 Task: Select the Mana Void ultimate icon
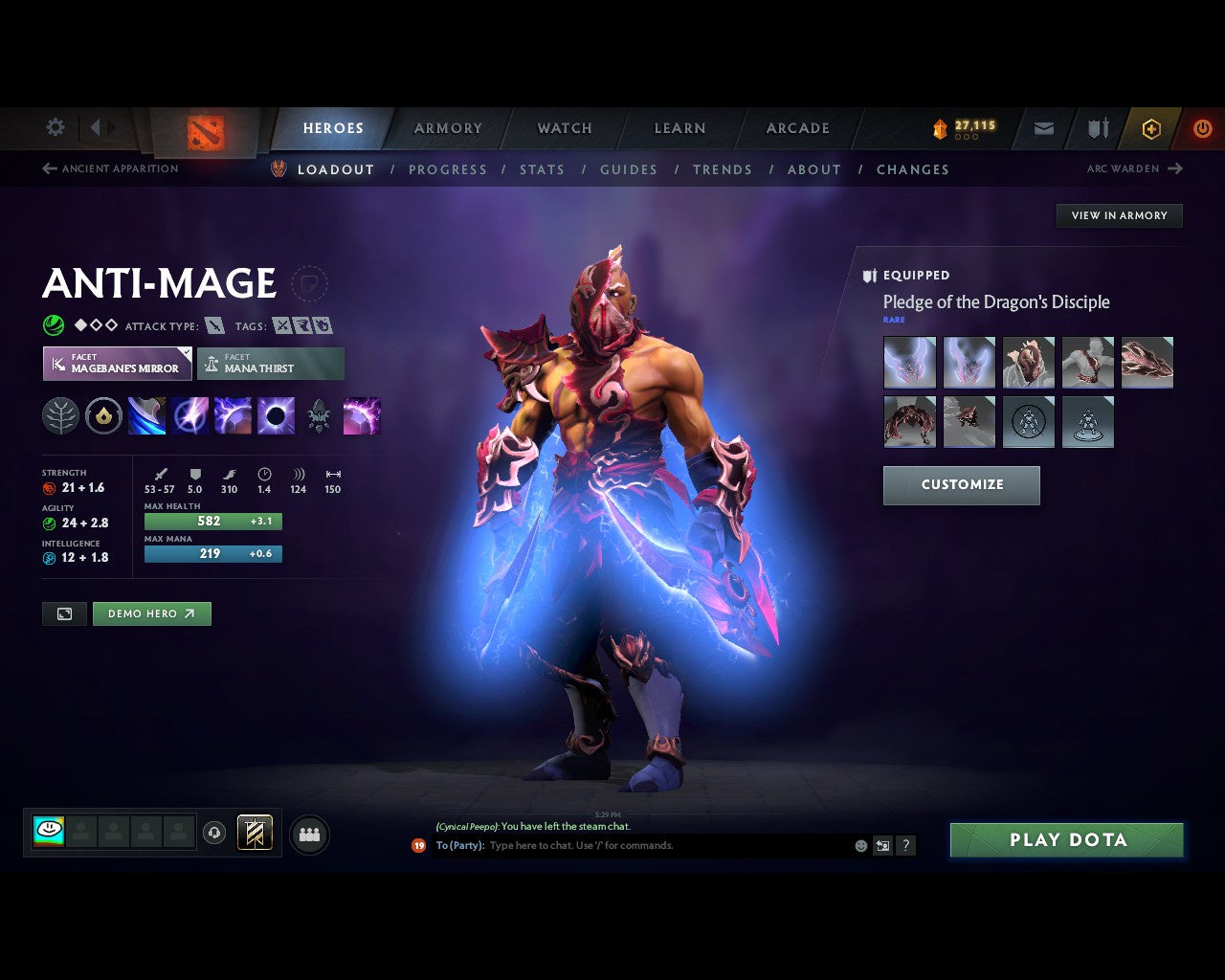(278, 415)
